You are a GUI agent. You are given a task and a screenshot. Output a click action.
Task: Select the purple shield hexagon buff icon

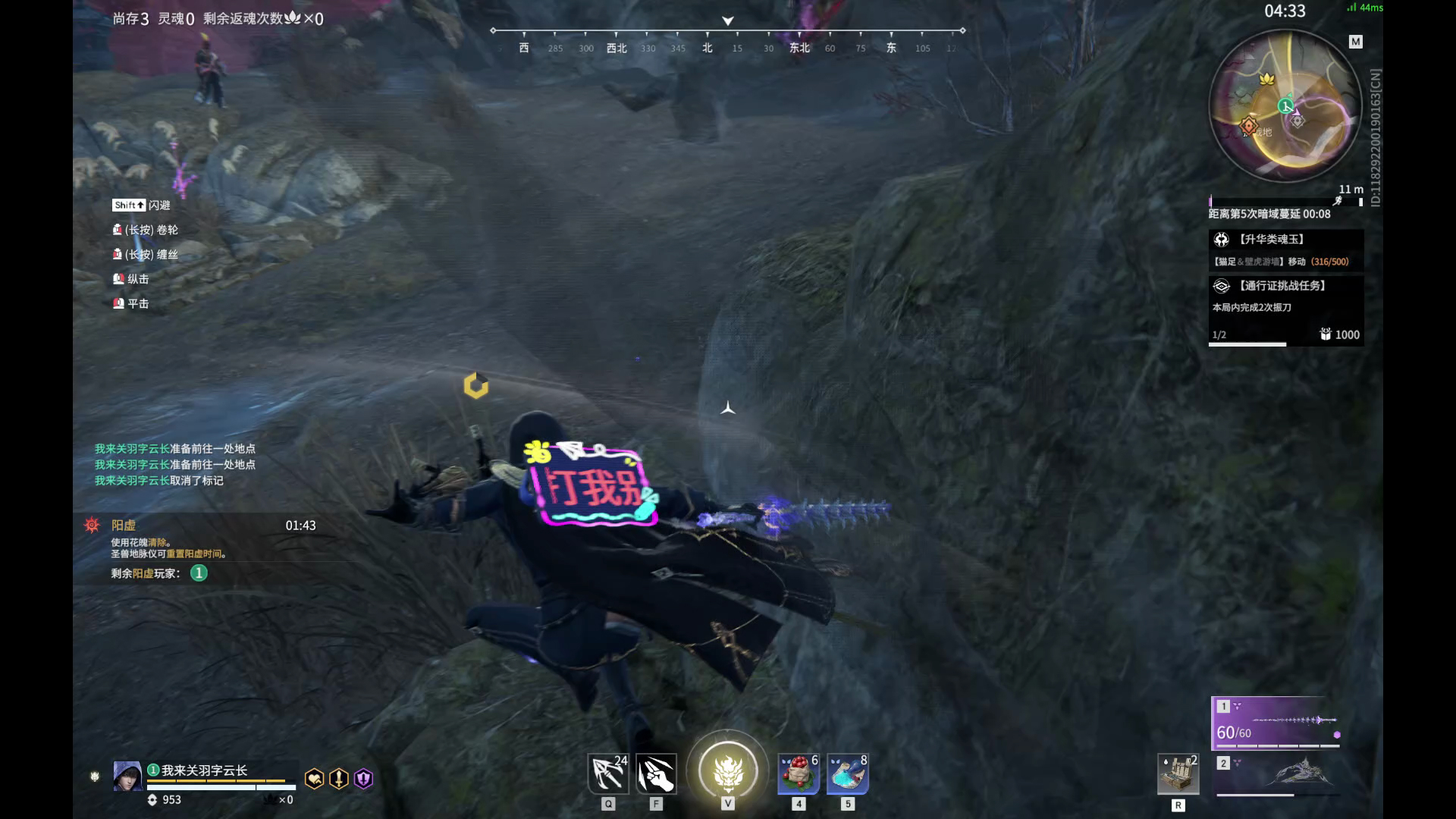[364, 779]
